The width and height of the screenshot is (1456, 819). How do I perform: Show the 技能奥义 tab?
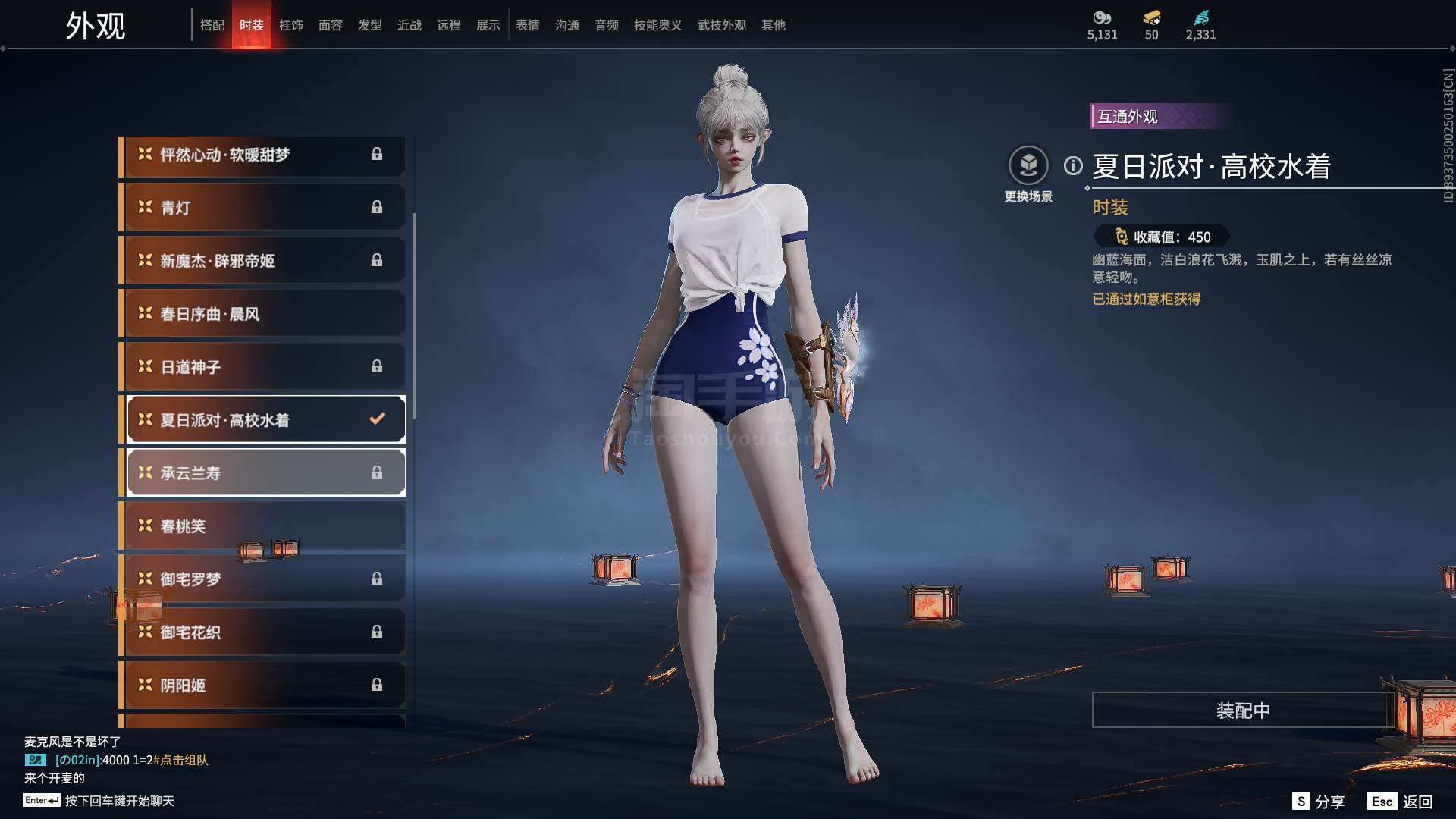click(658, 25)
